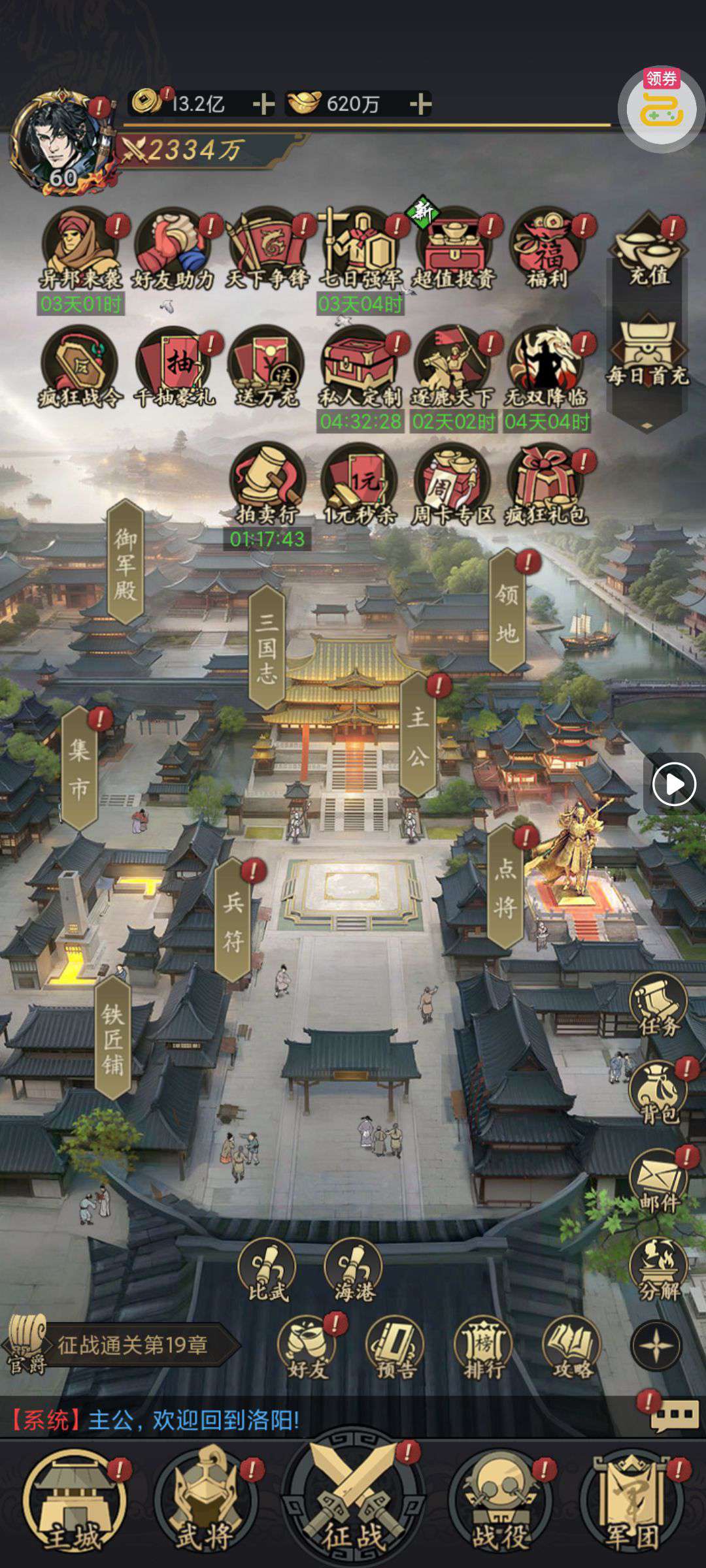Open the 疯狂礼包 gift box
The image size is (706, 1568).
click(x=546, y=484)
